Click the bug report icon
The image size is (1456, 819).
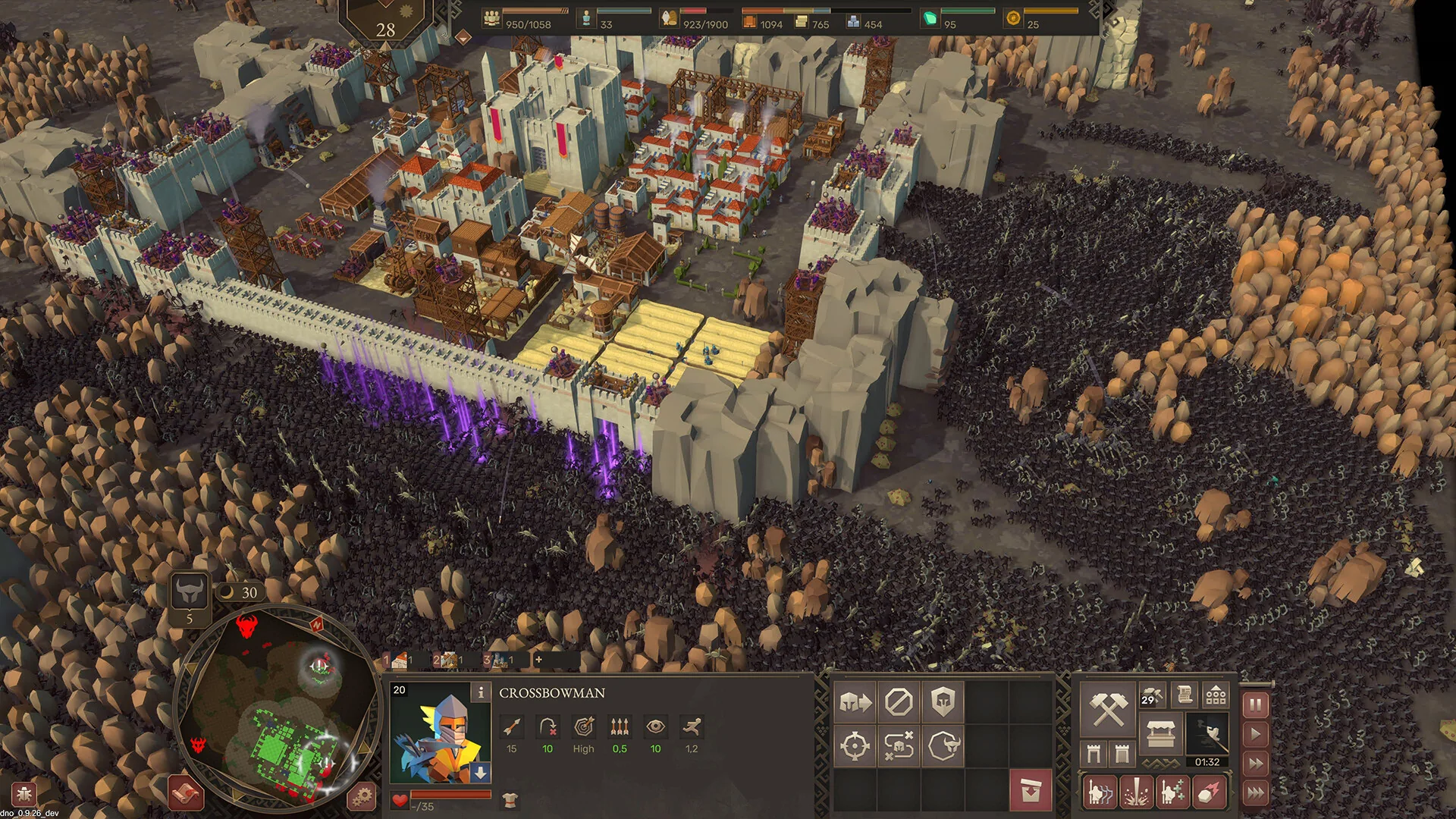[x=23, y=795]
